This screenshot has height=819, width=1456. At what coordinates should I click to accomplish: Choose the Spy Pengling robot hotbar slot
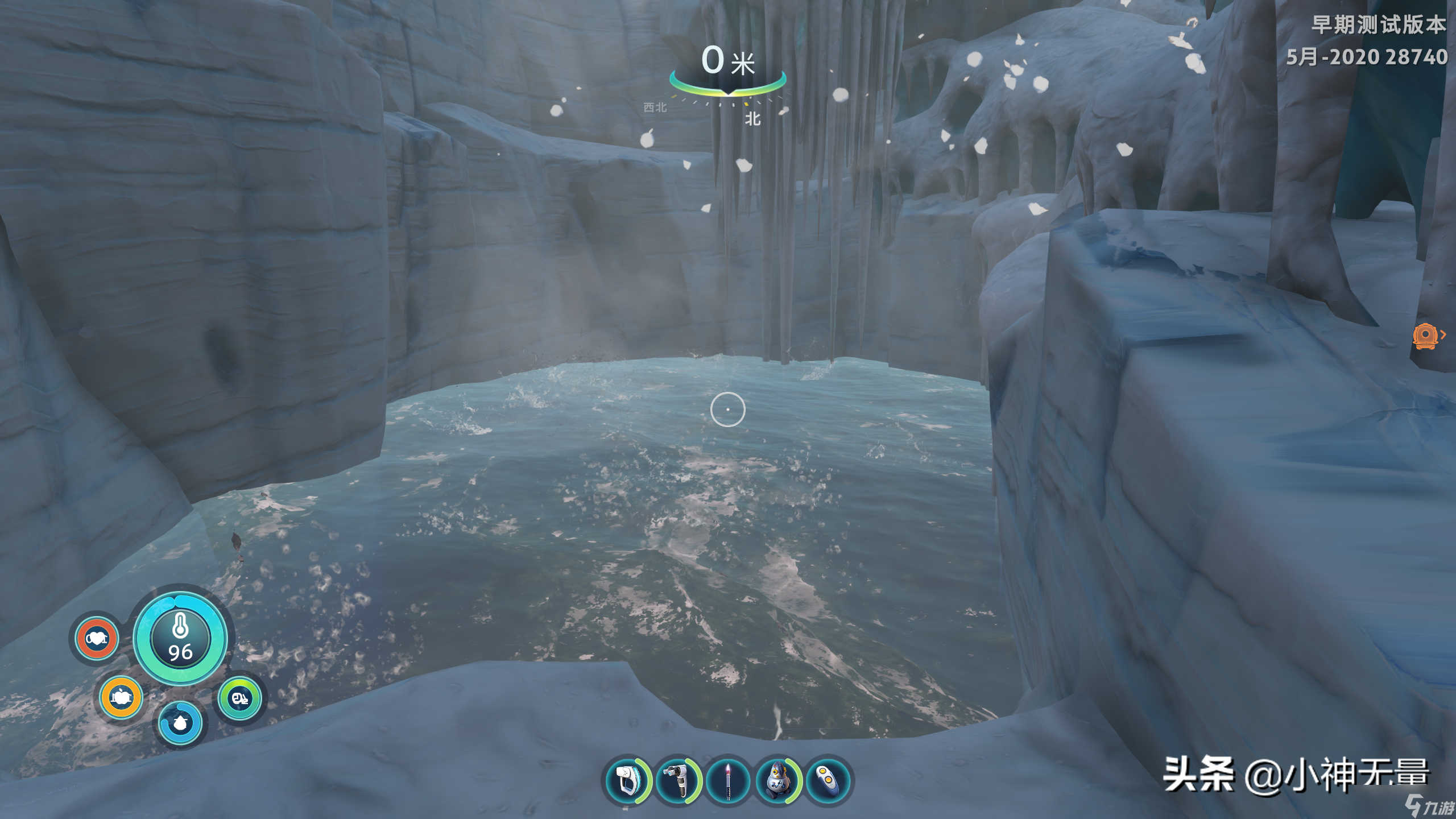(x=777, y=780)
